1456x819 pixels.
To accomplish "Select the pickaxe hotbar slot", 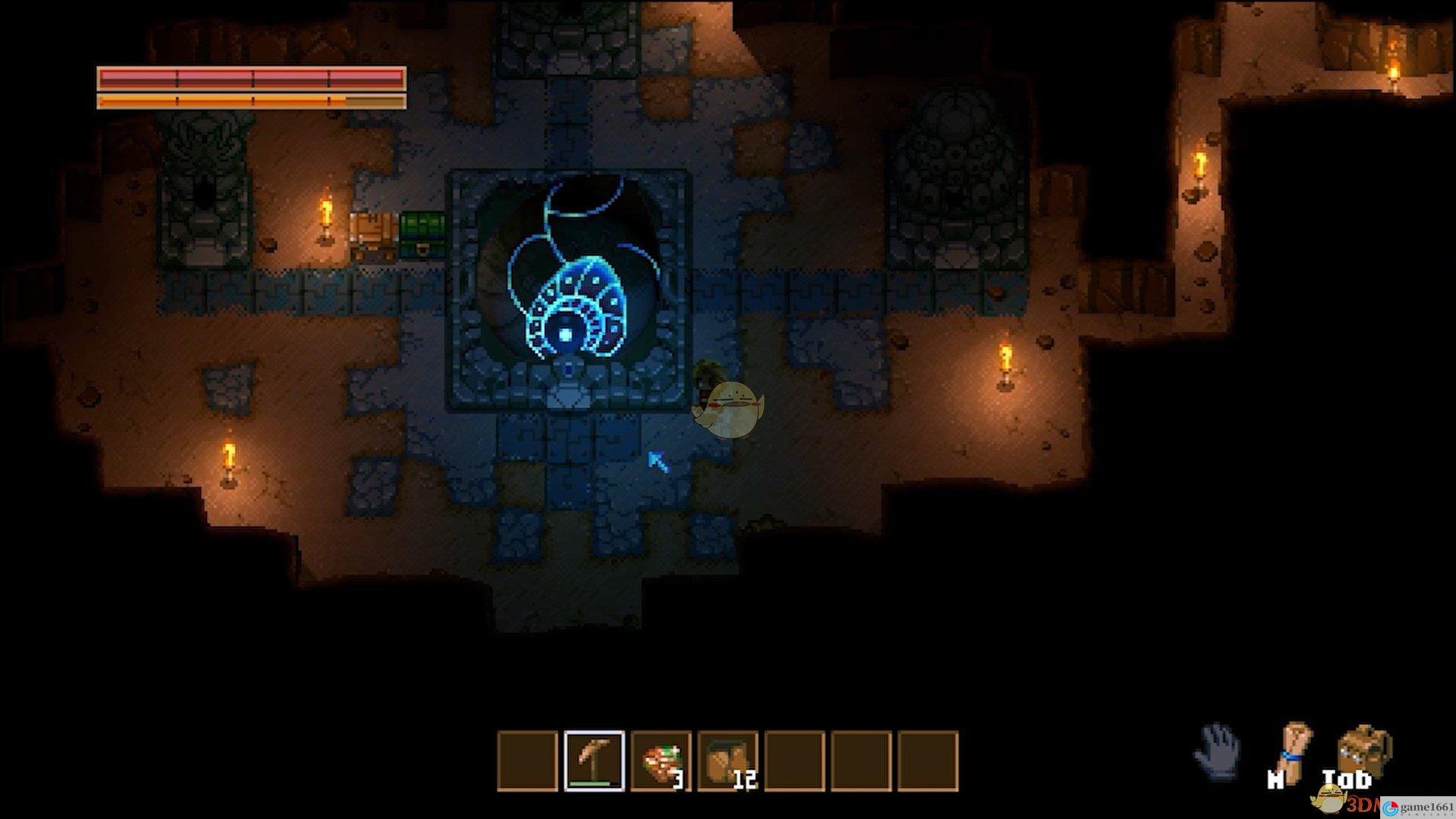I will tap(595, 761).
